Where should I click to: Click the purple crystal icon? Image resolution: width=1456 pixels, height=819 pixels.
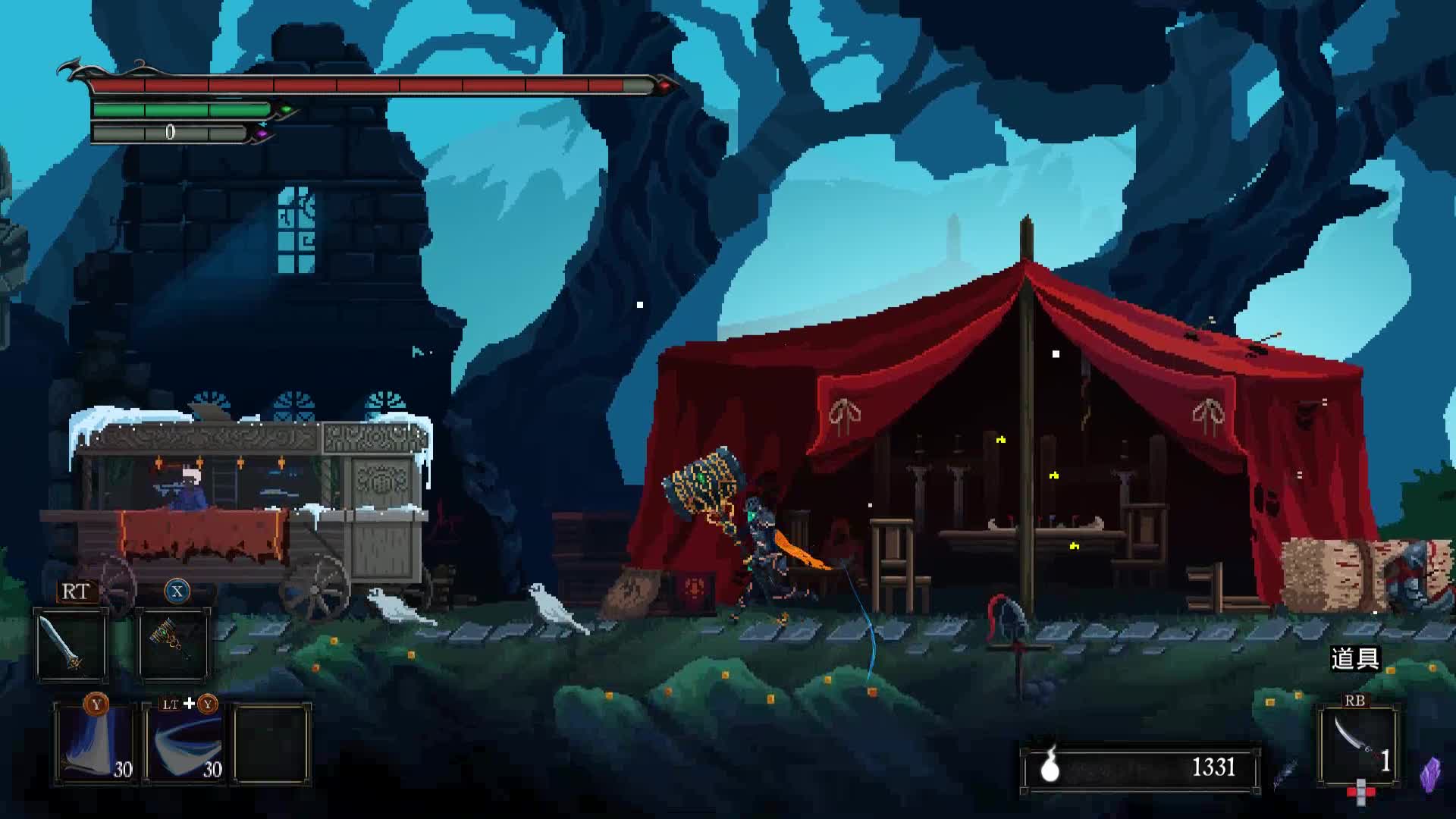click(1430, 775)
